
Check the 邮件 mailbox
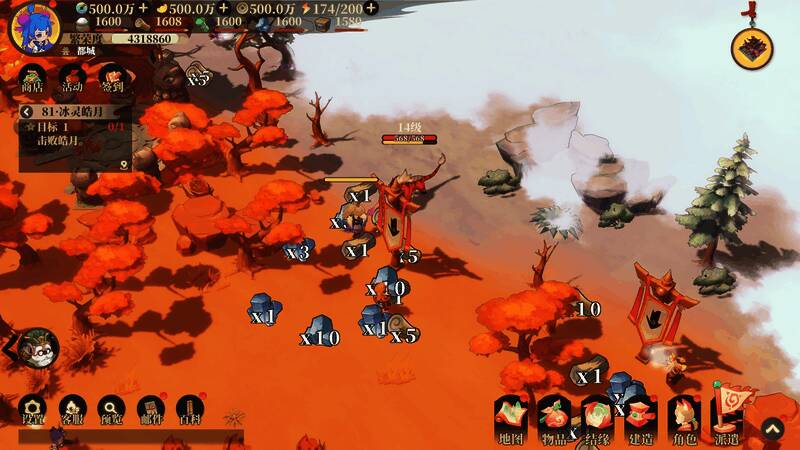(x=150, y=411)
